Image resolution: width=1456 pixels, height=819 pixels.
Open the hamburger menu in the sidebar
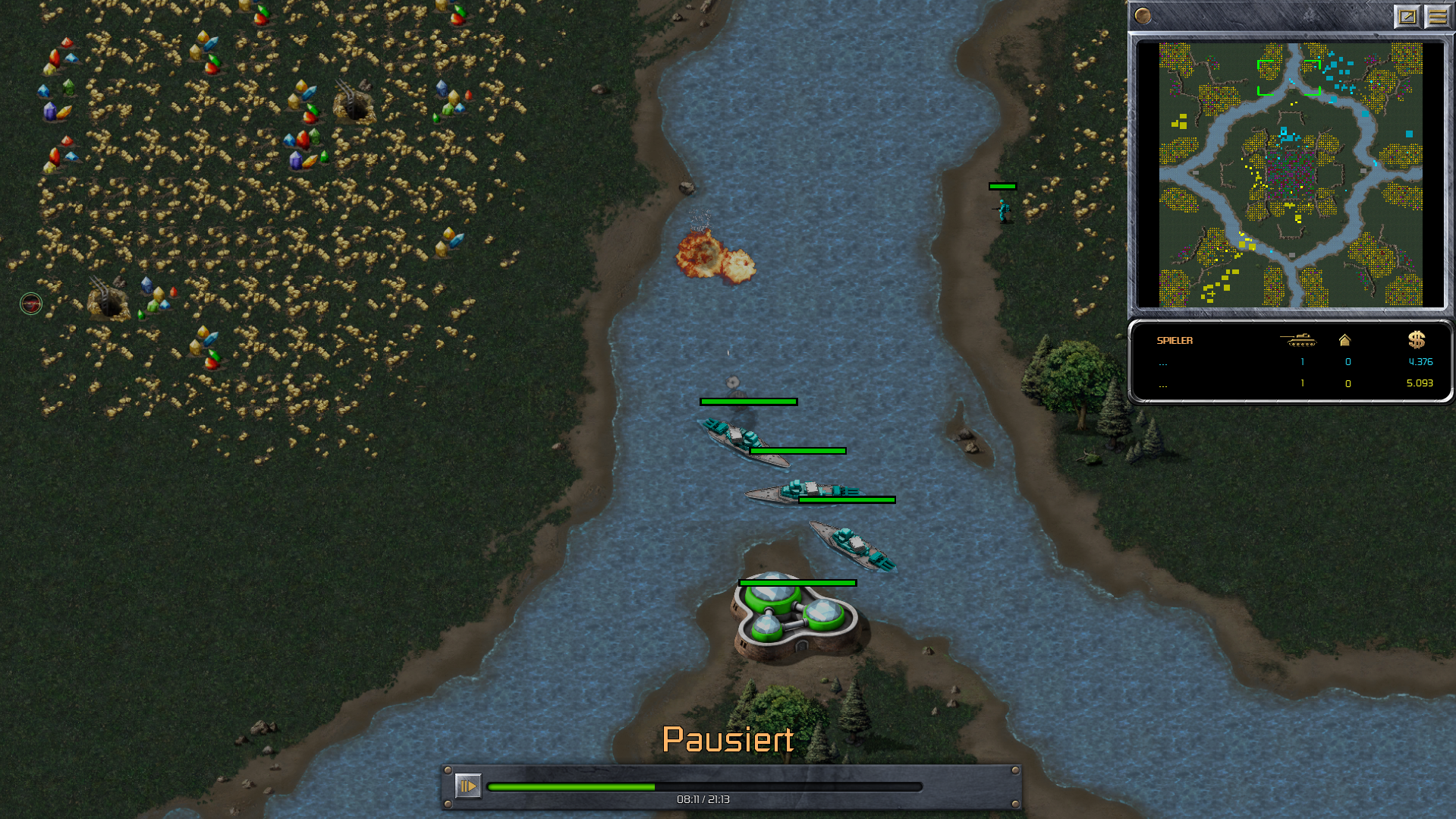[x=1437, y=16]
